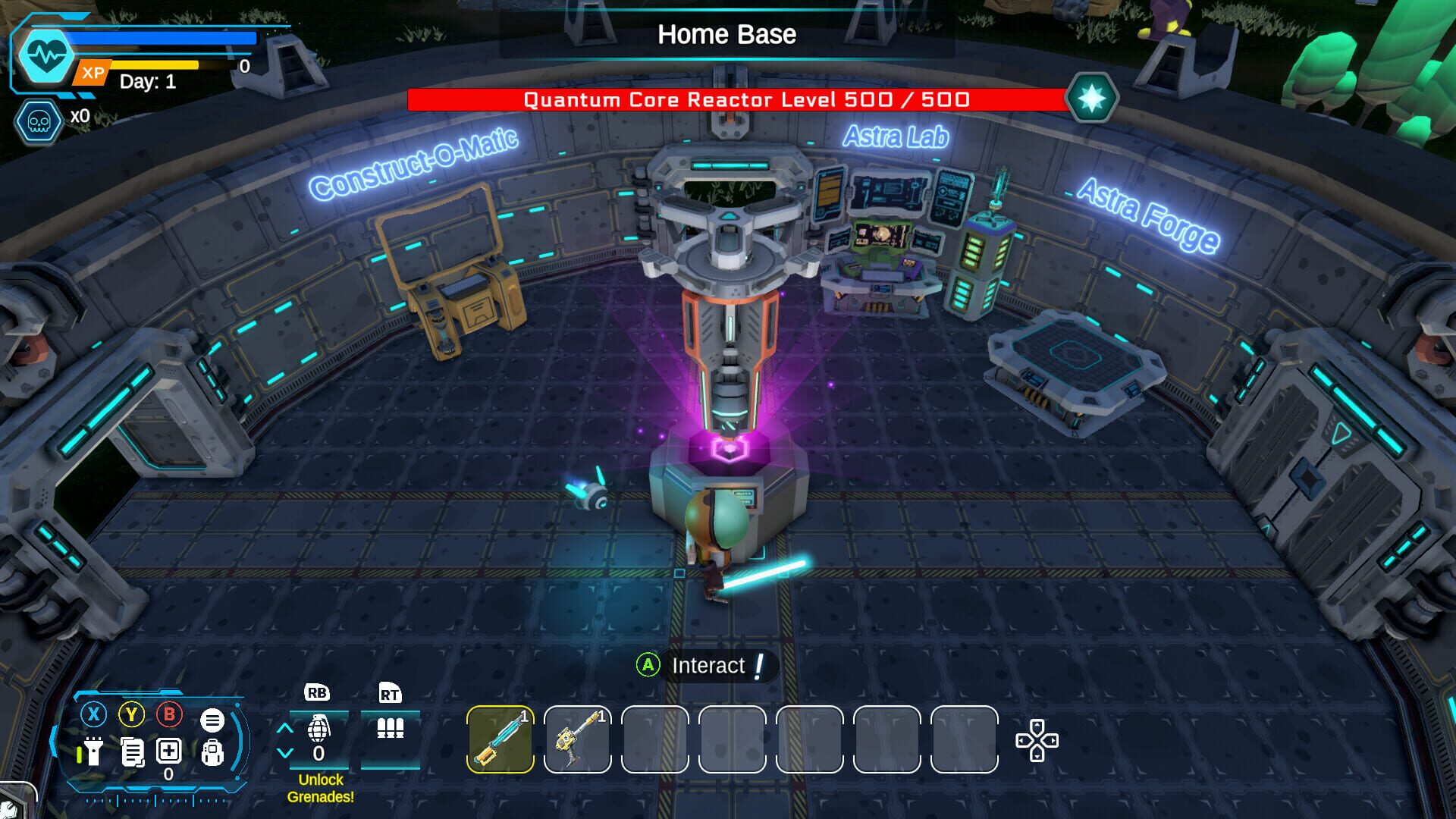Image resolution: width=1456 pixels, height=819 pixels.
Task: Click the Unlock Grenades! yellow text
Action: pyautogui.click(x=321, y=789)
